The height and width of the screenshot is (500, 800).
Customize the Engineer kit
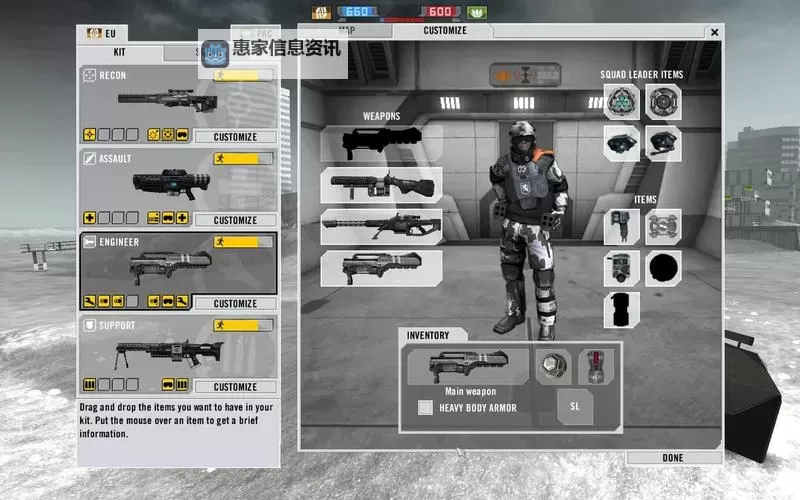(x=235, y=303)
